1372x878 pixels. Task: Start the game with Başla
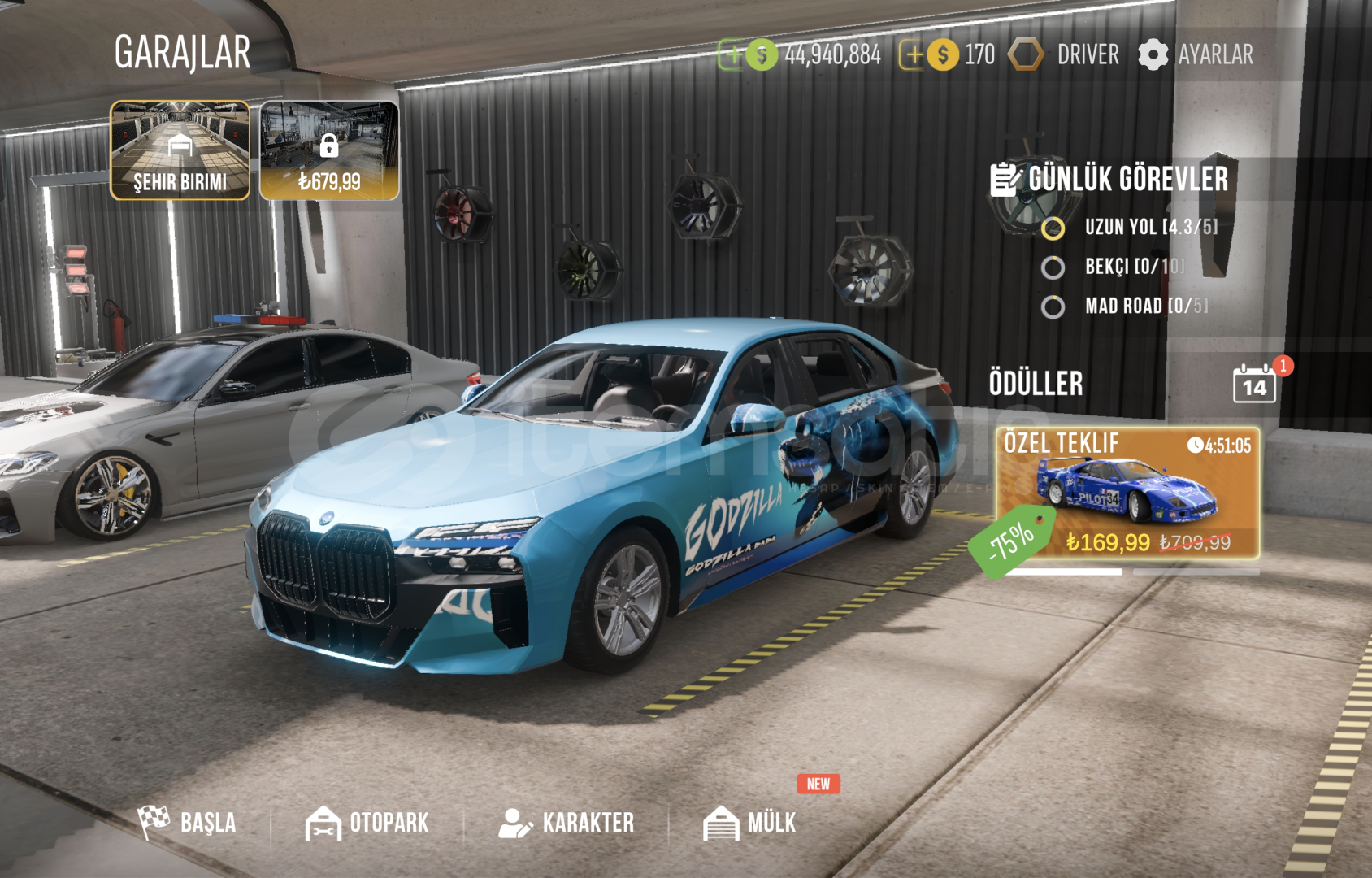188,822
